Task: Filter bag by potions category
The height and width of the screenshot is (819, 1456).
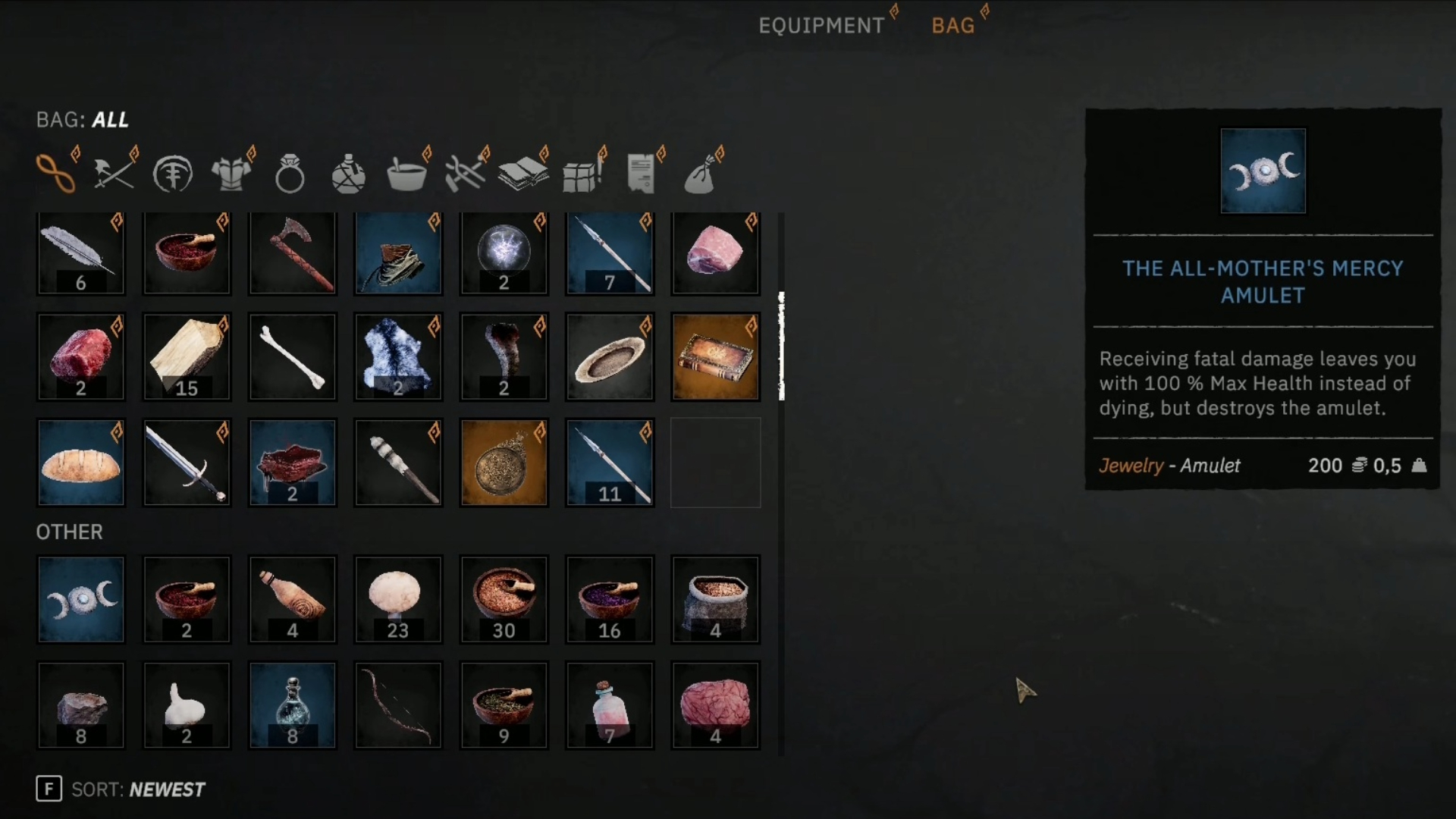Action: [349, 173]
